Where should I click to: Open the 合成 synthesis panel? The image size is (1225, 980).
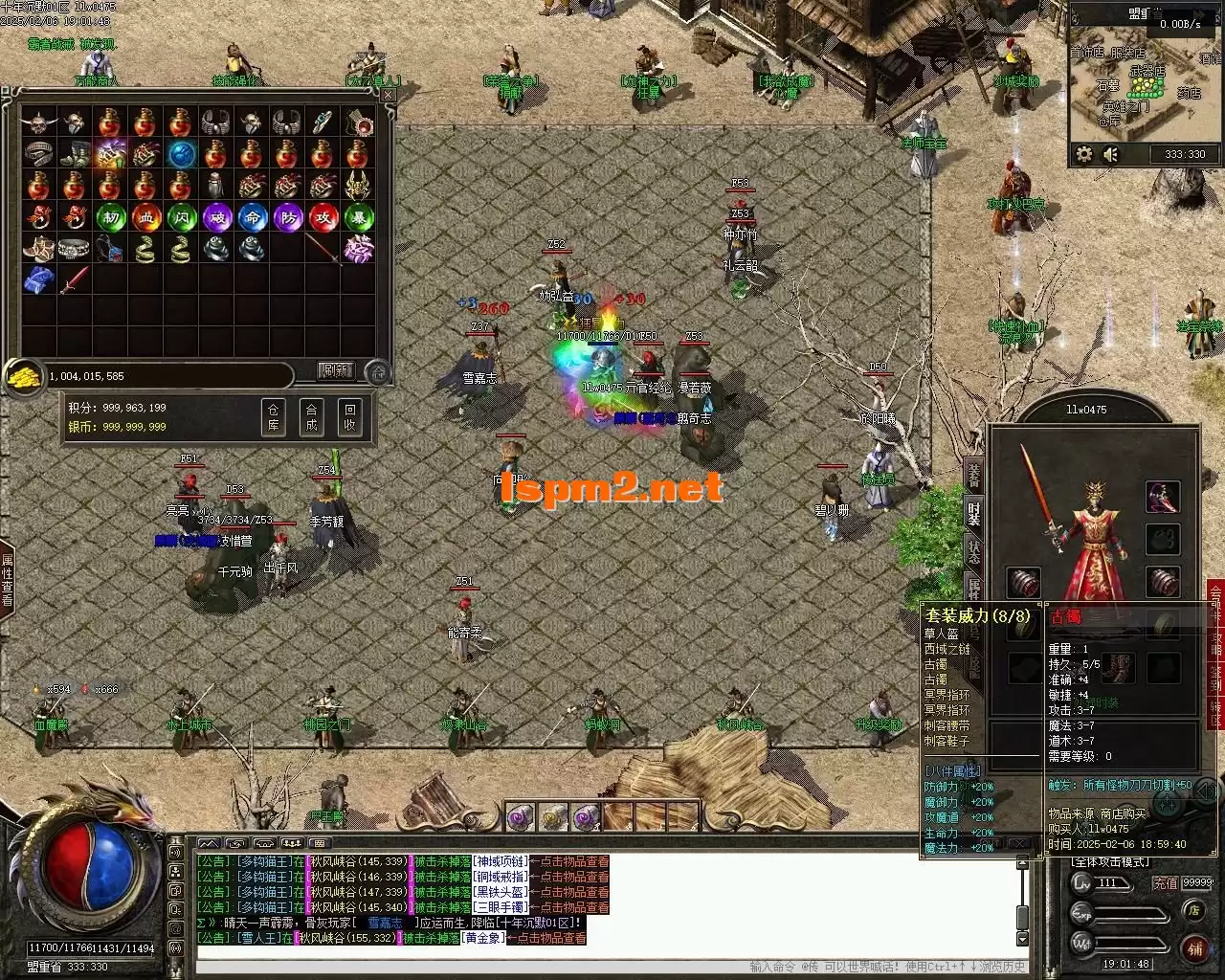pyautogui.click(x=312, y=417)
